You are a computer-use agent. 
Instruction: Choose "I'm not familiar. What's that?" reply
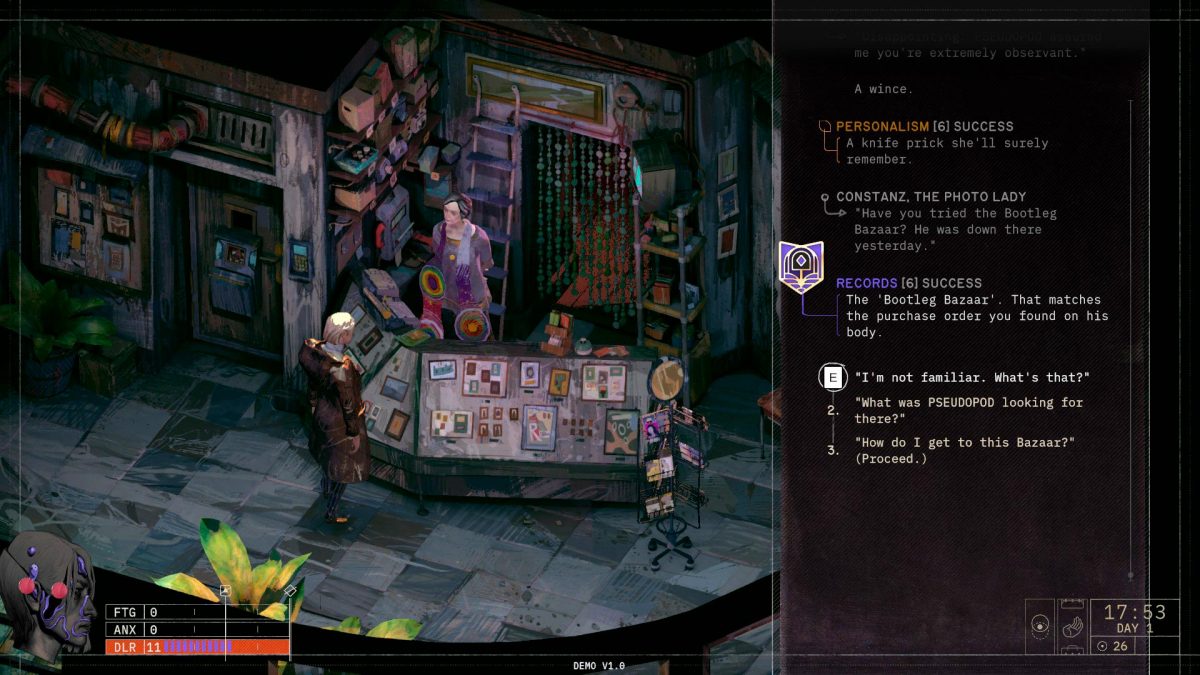point(971,377)
